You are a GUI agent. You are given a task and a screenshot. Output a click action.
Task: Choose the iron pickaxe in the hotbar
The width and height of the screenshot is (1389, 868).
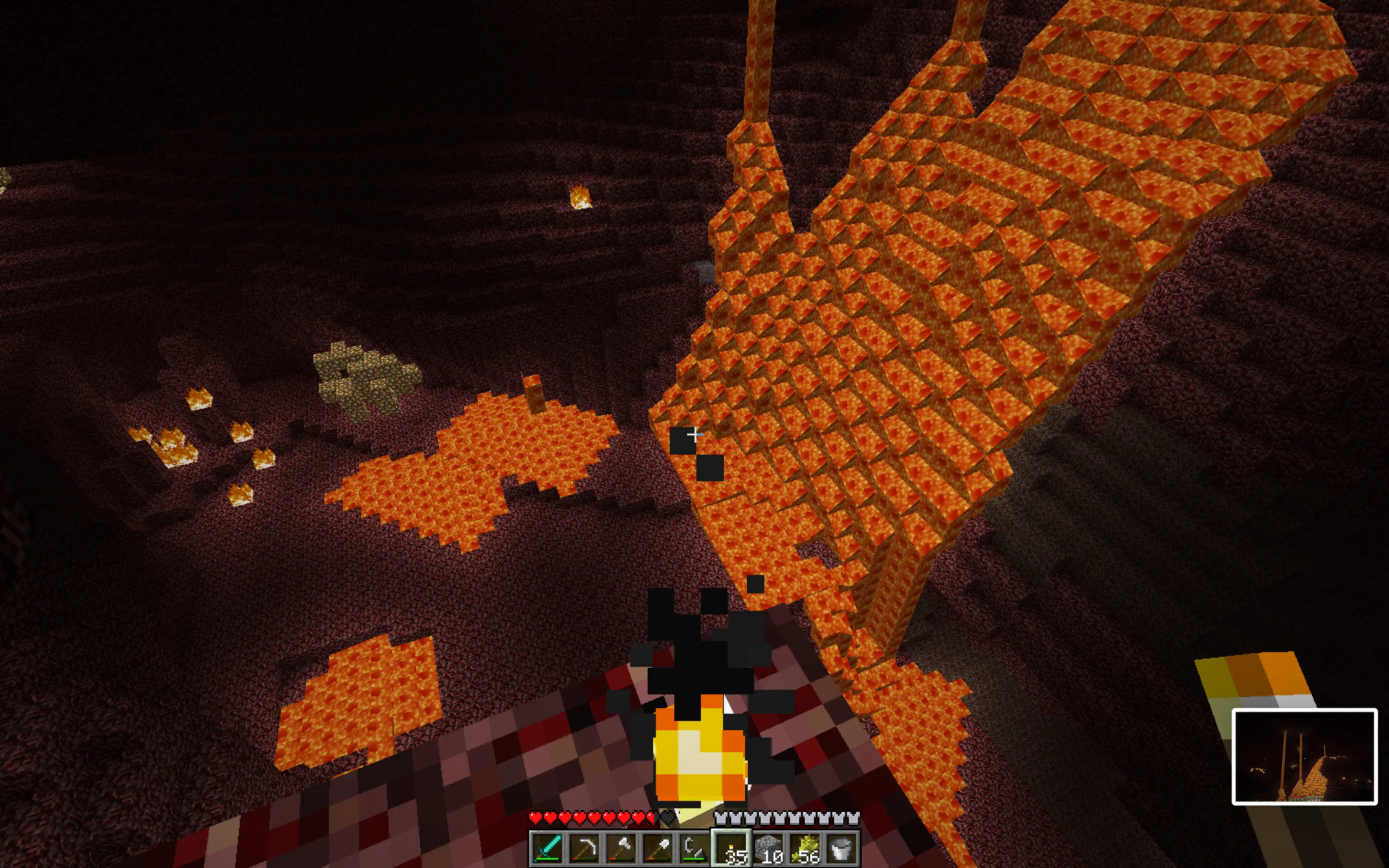click(x=583, y=848)
